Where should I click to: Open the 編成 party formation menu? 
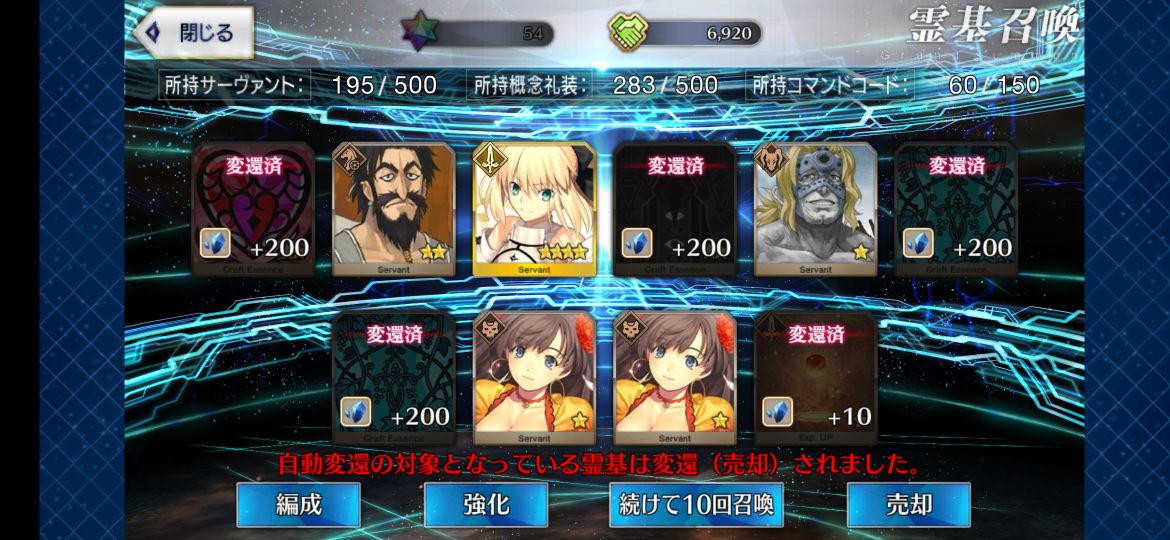click(x=298, y=505)
